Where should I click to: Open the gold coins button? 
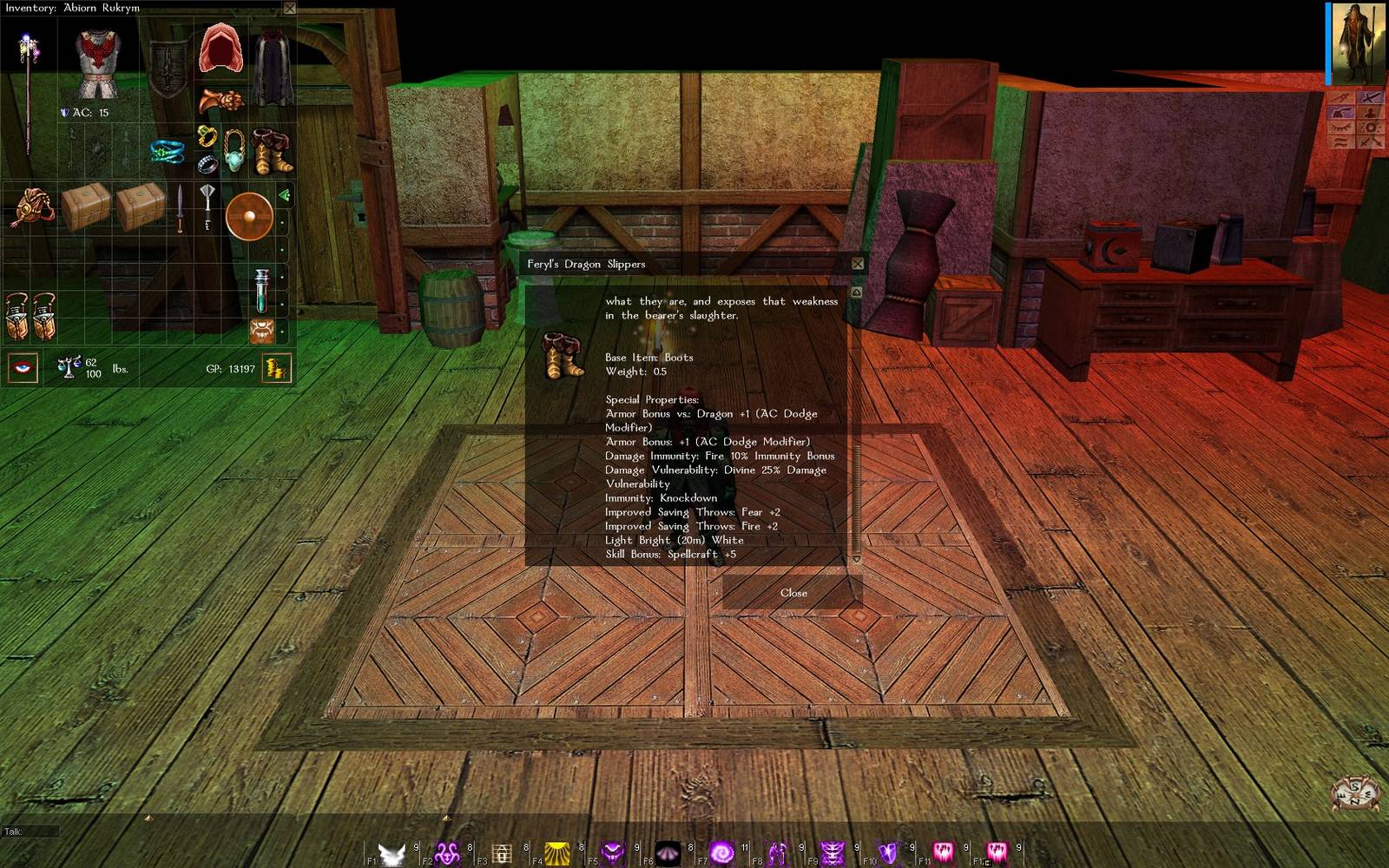[277, 368]
